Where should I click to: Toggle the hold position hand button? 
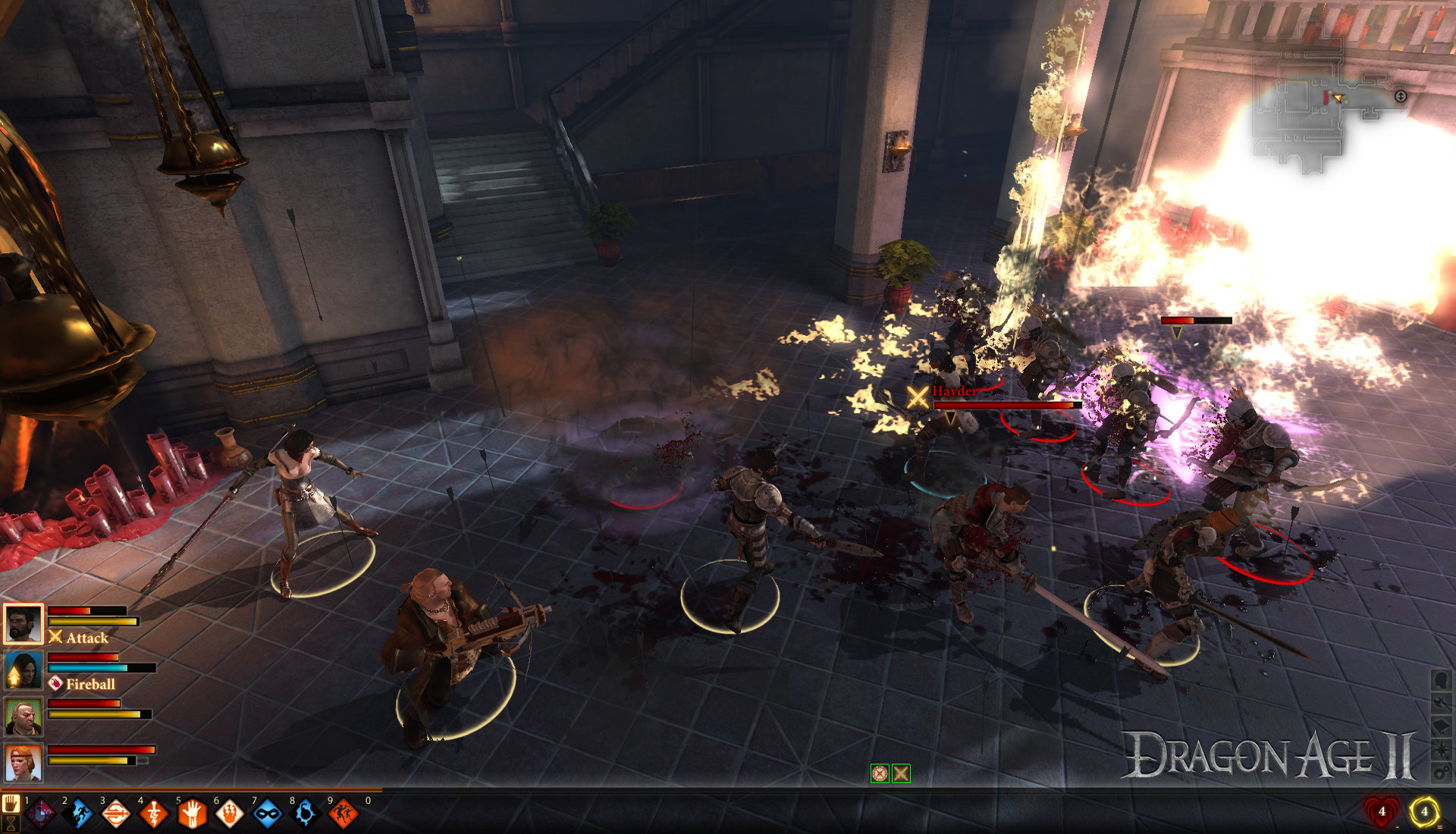click(11, 803)
